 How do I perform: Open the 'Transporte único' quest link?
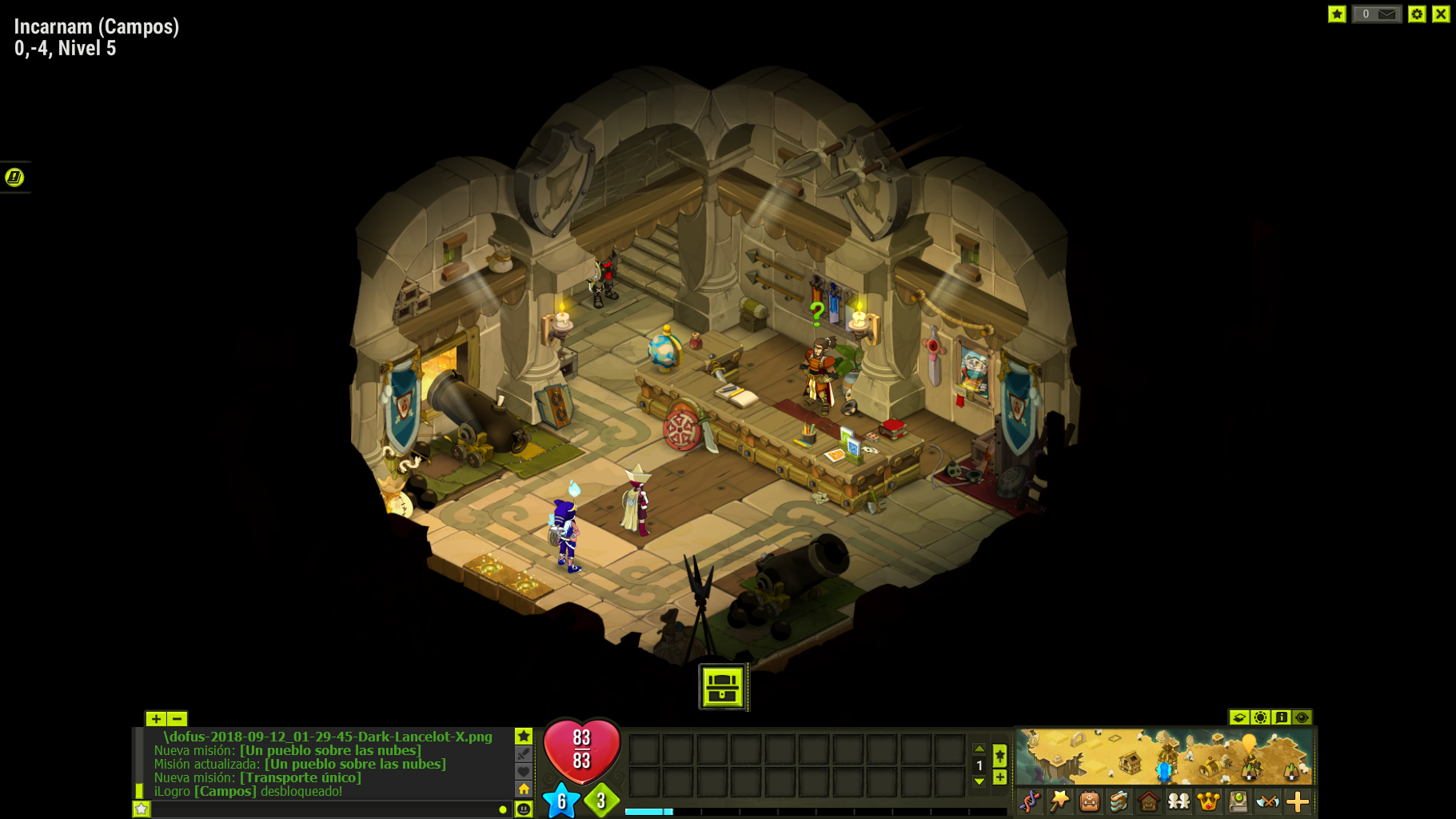[300, 777]
